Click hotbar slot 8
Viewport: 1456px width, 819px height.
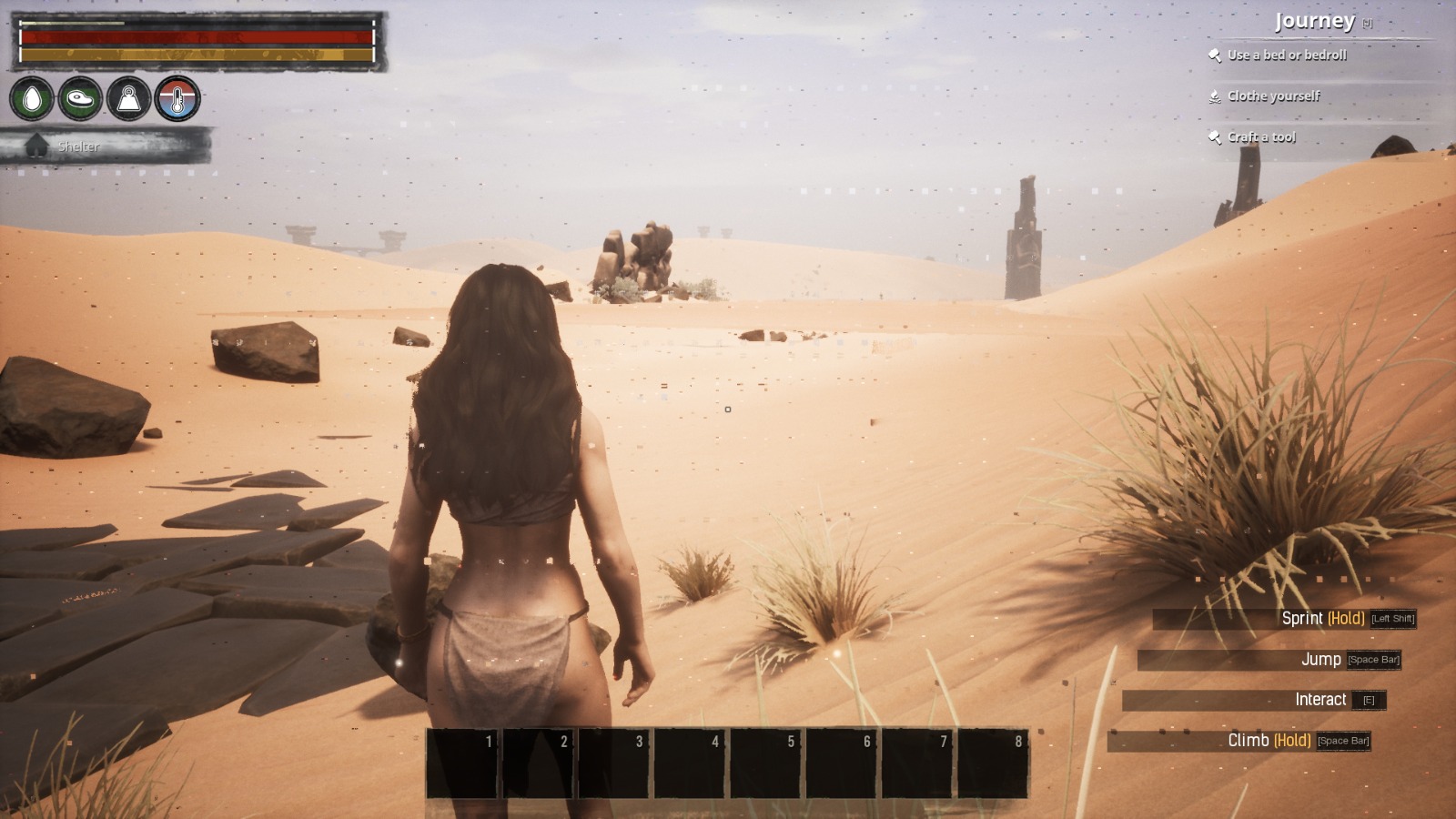994,764
